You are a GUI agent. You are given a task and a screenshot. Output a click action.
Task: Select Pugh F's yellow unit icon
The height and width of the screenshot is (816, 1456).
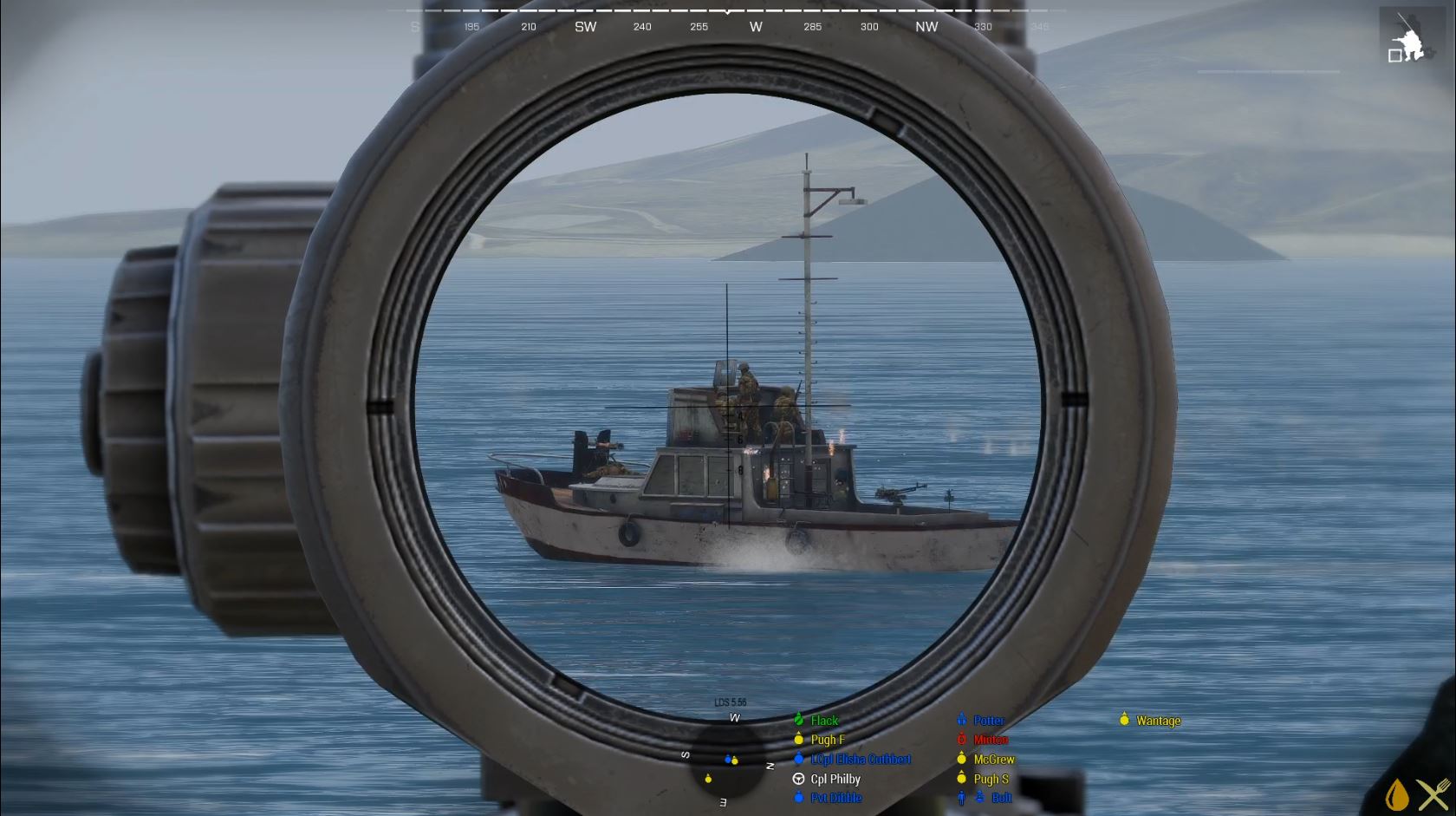799,740
